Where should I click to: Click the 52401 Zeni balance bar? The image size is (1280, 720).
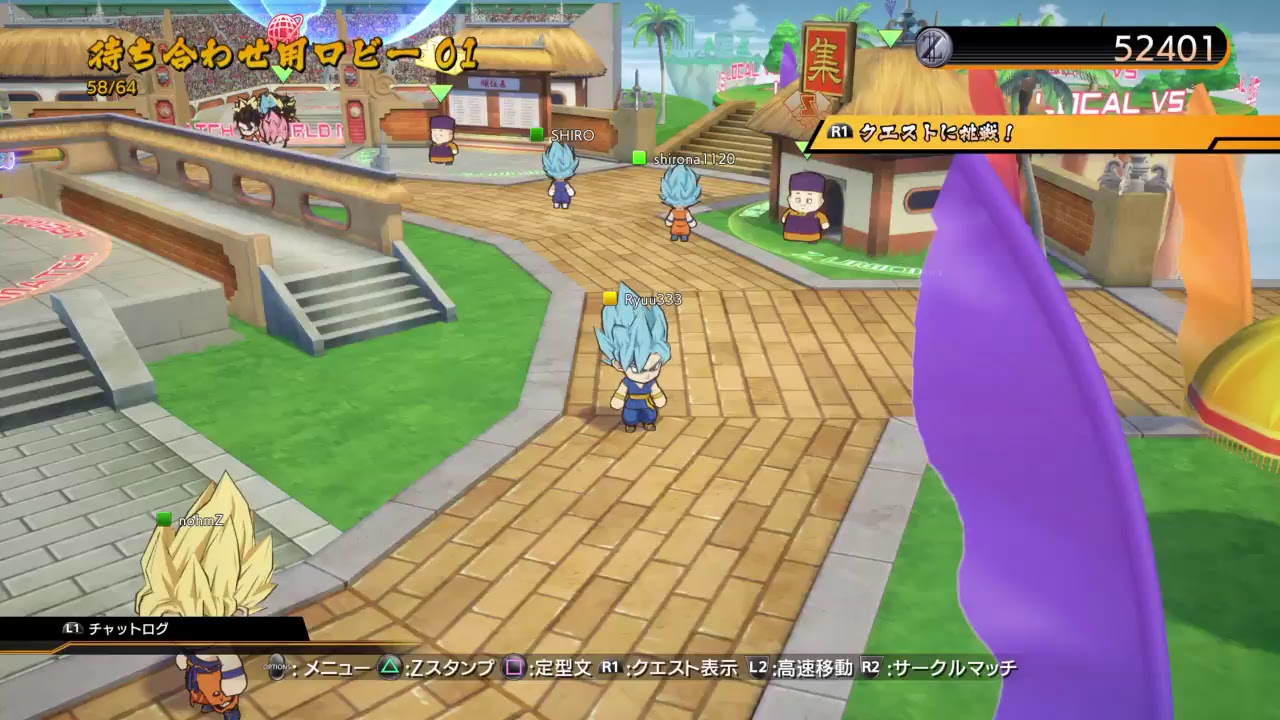pyautogui.click(x=1120, y=45)
